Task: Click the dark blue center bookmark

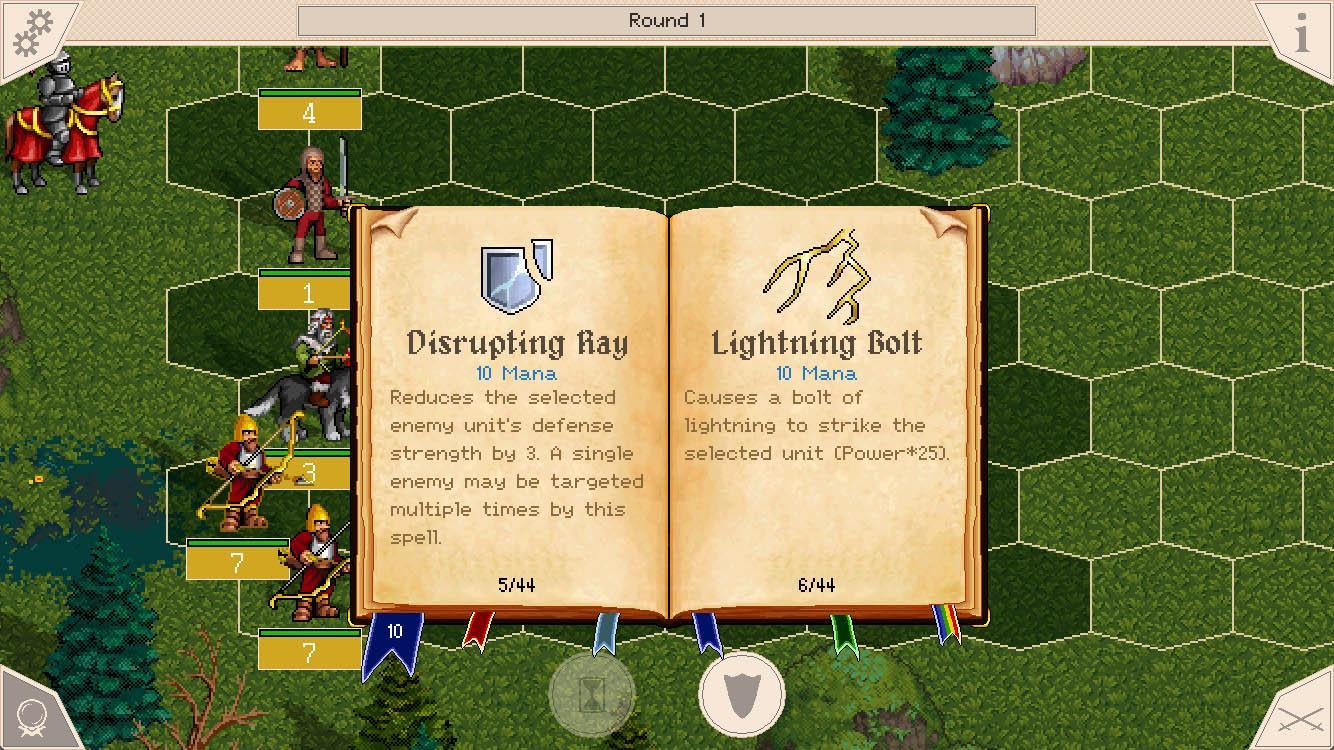Action: pyautogui.click(x=706, y=632)
